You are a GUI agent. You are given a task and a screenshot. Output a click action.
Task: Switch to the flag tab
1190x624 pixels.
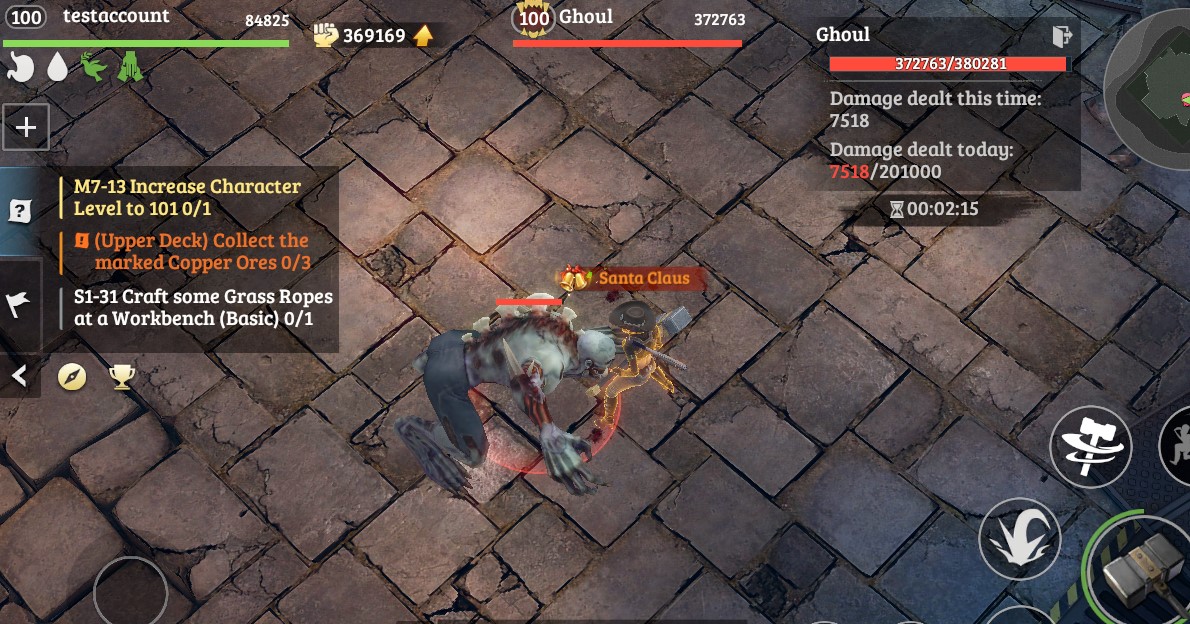(x=19, y=305)
